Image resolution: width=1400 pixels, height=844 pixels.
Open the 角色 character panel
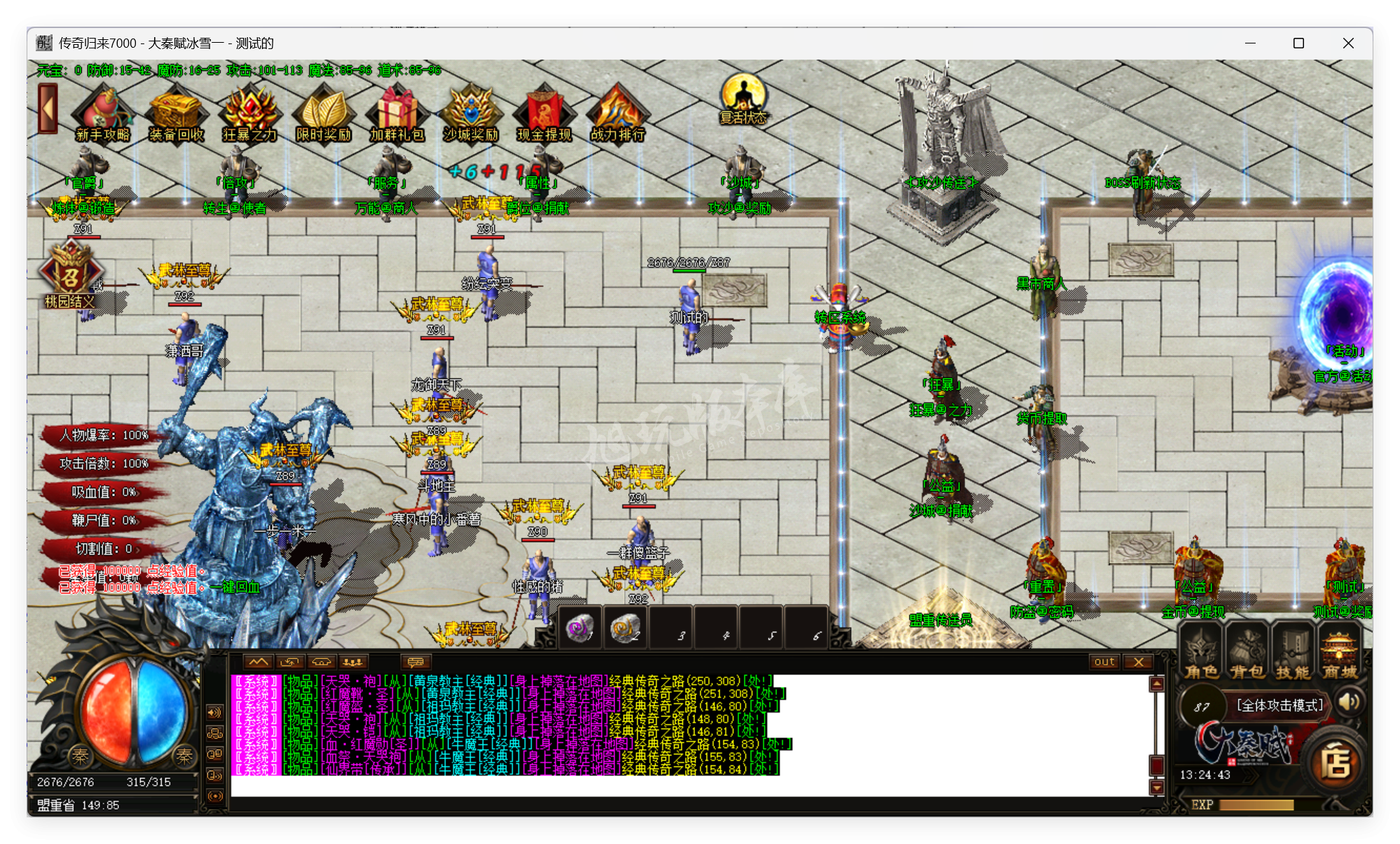[x=1202, y=653]
